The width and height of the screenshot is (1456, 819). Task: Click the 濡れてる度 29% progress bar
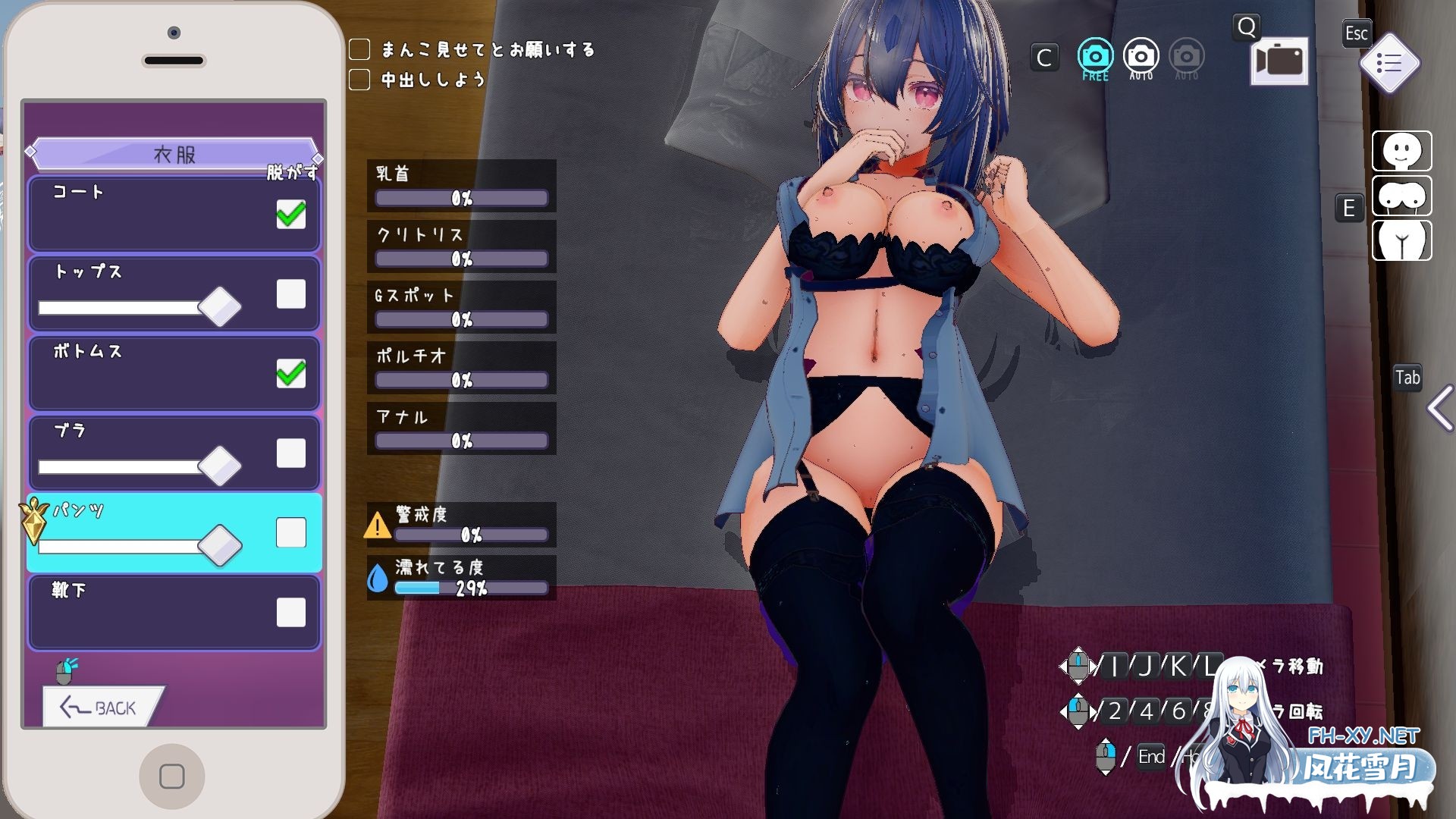470,587
